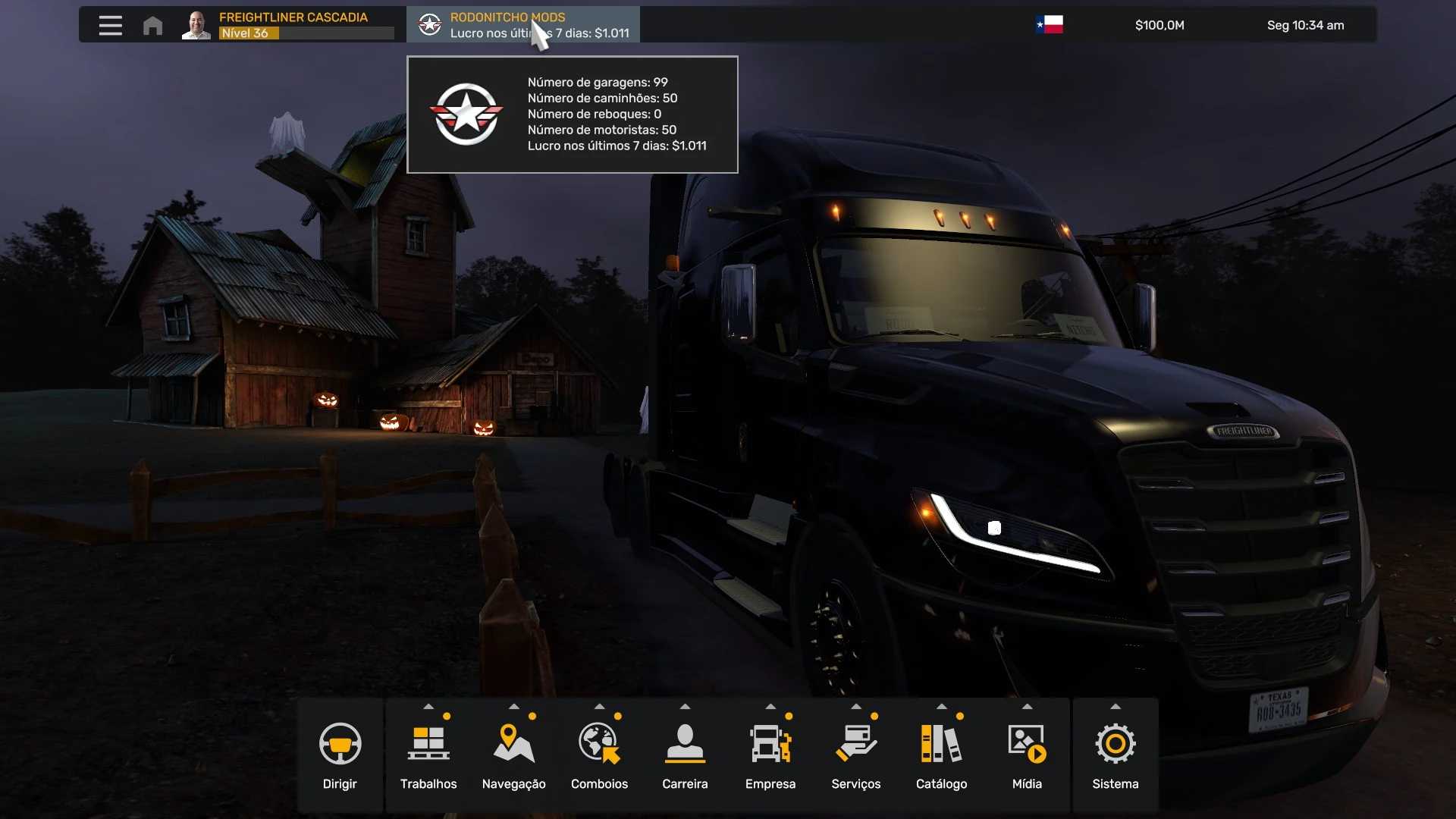Open the Carreira career menu
This screenshot has height=819, width=1456.
685,755
